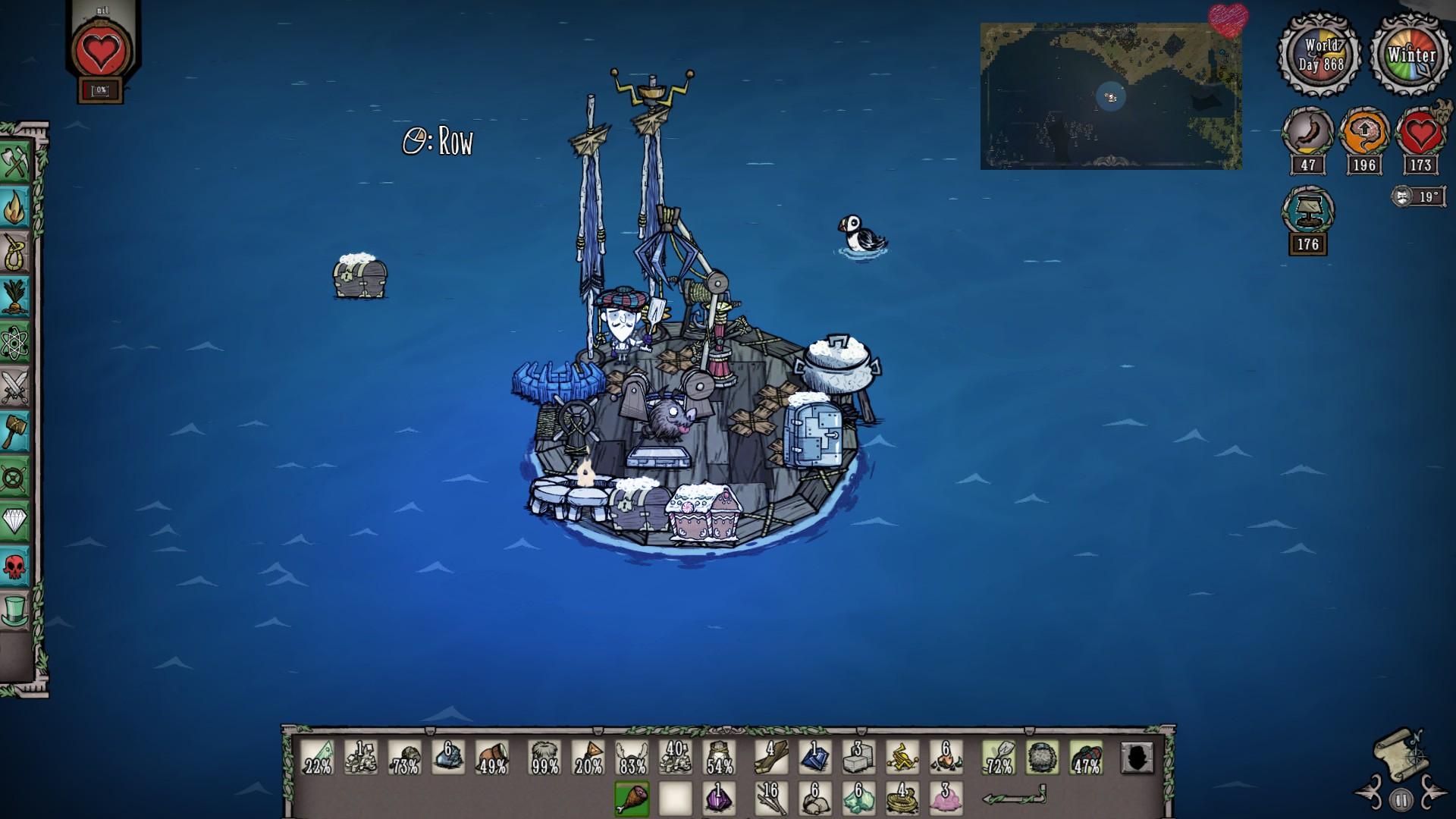Select the rope knot crafting tab
The height and width of the screenshot is (819, 1456).
point(15,253)
